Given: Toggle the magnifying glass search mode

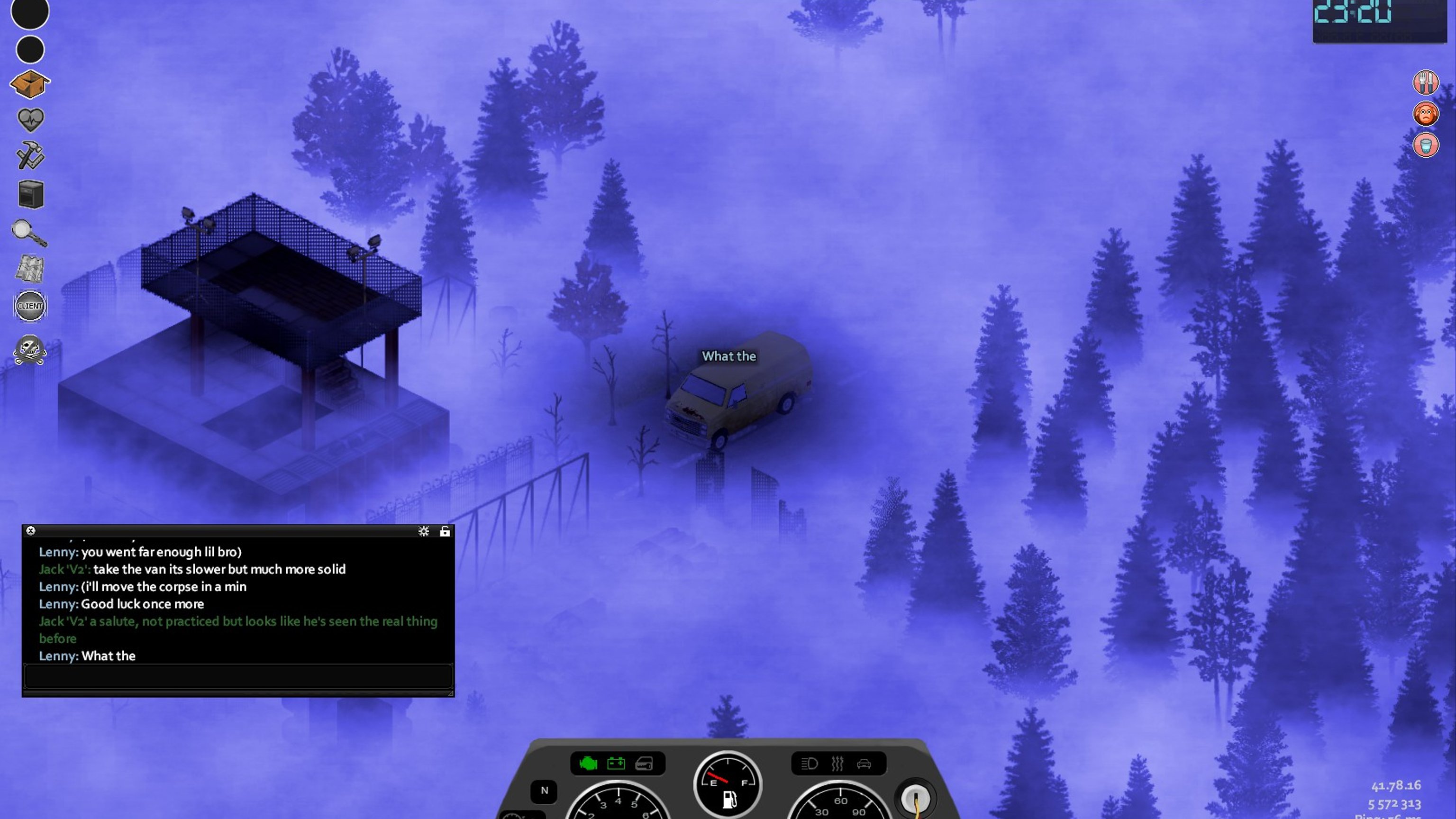Looking at the screenshot, I should (x=29, y=232).
